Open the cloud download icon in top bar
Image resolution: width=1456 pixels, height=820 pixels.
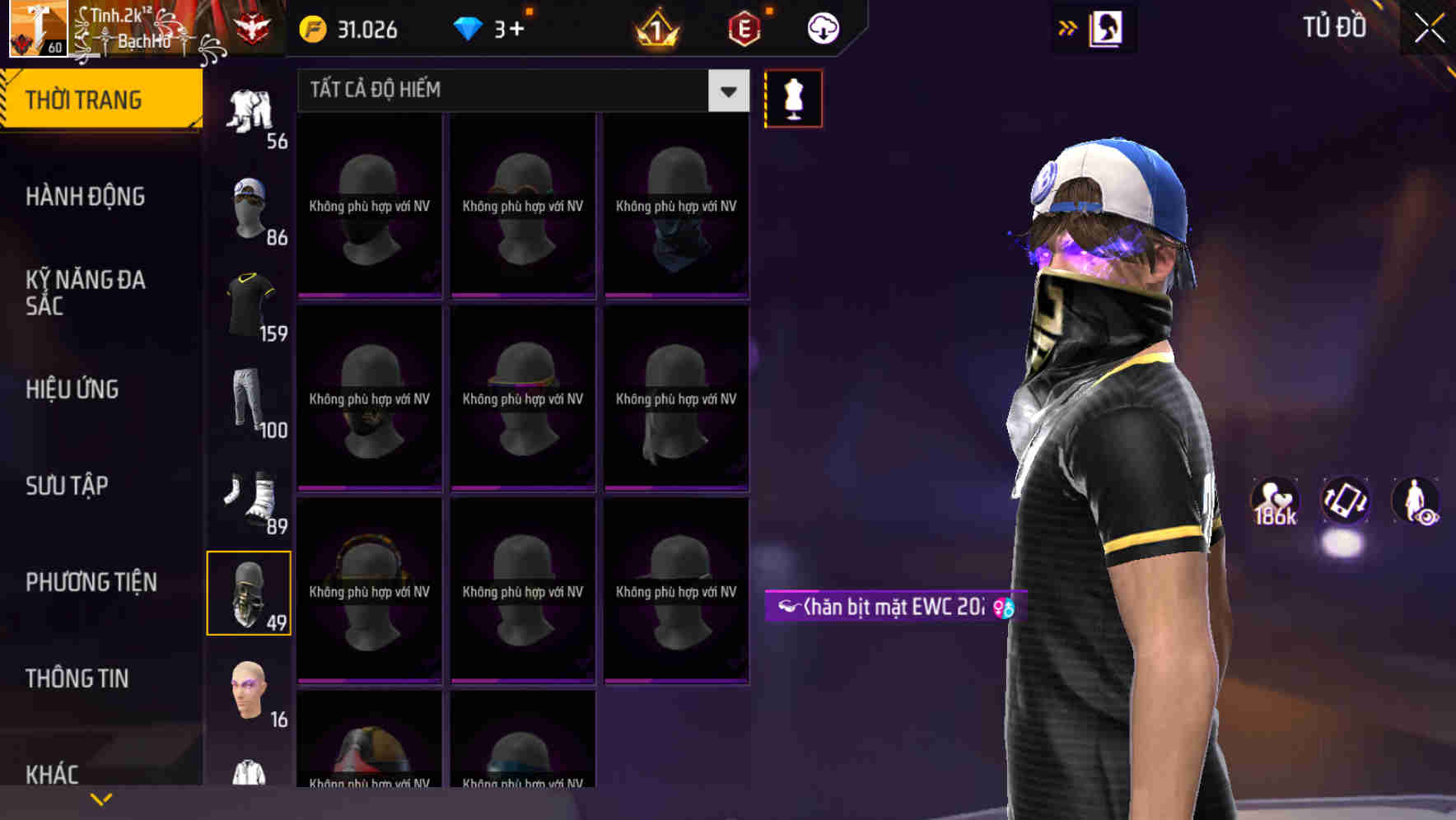(x=819, y=27)
